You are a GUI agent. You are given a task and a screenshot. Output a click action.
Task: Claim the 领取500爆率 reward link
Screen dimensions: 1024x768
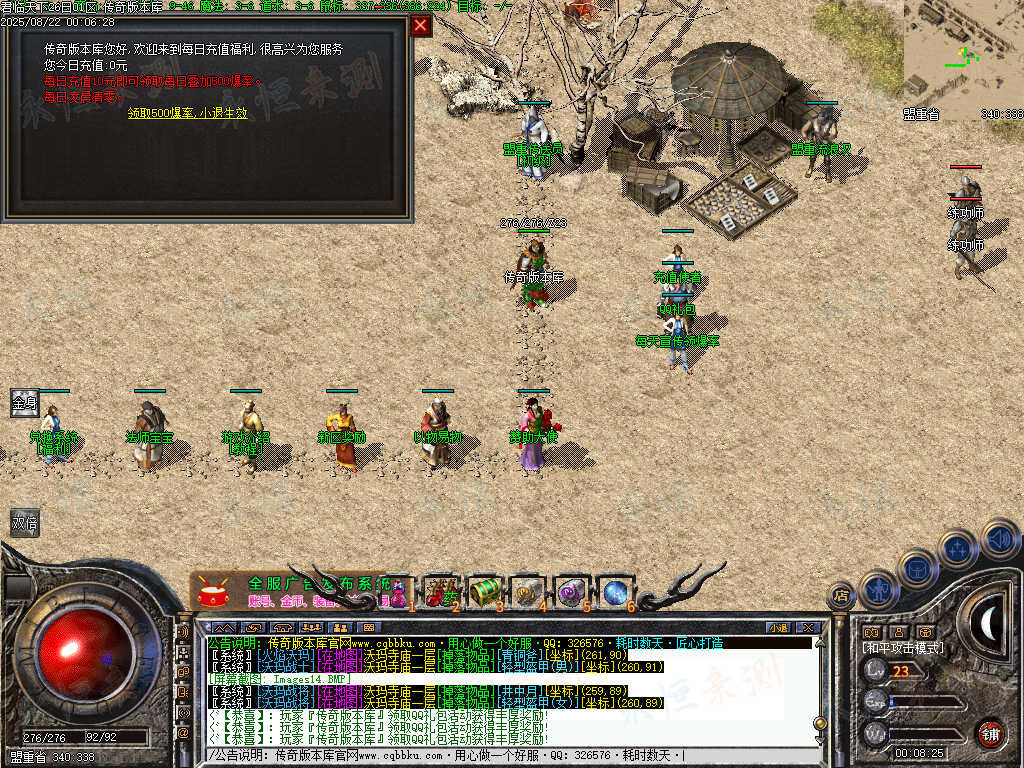187,113
